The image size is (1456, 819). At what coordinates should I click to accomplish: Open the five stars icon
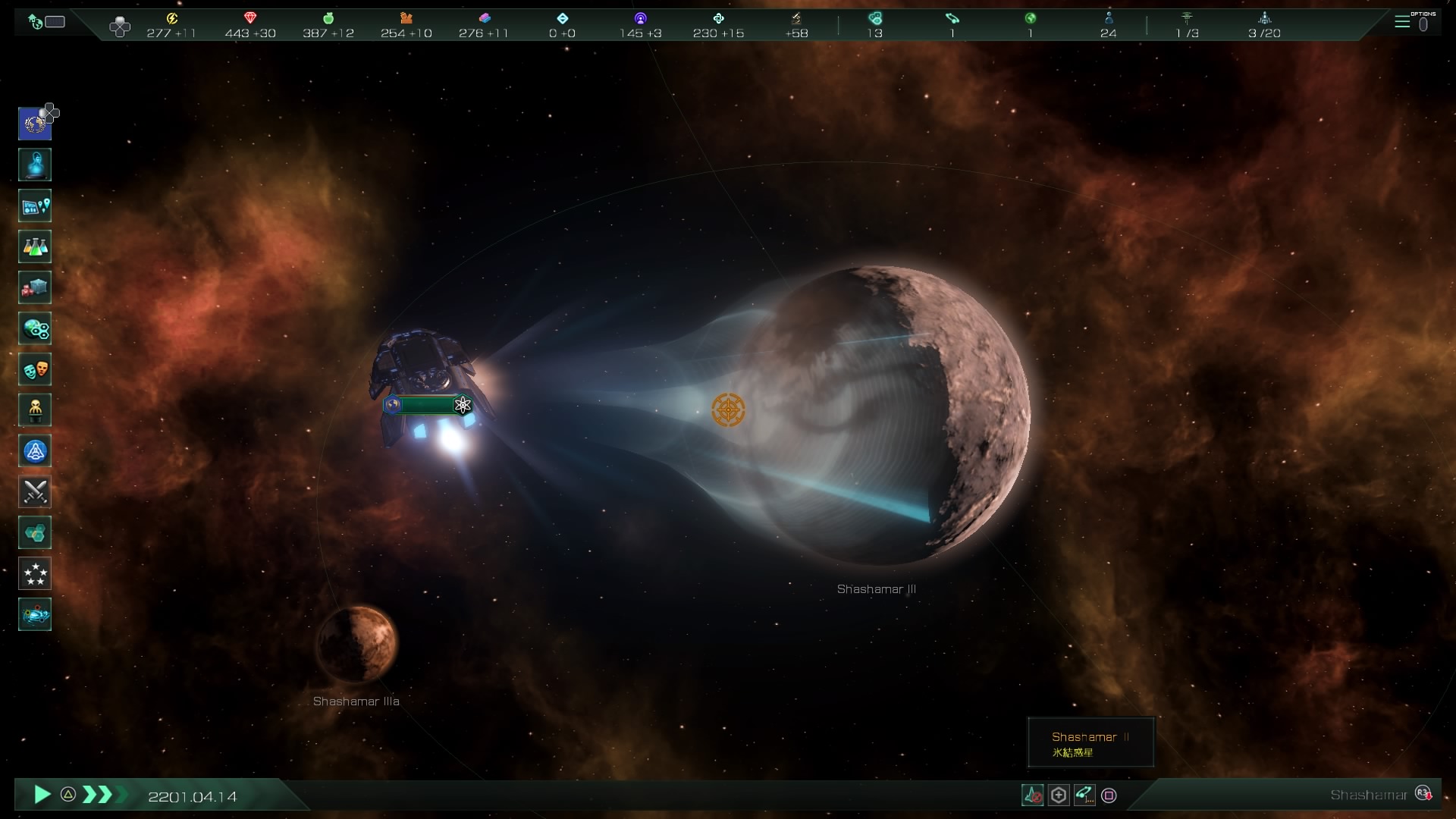tap(35, 574)
